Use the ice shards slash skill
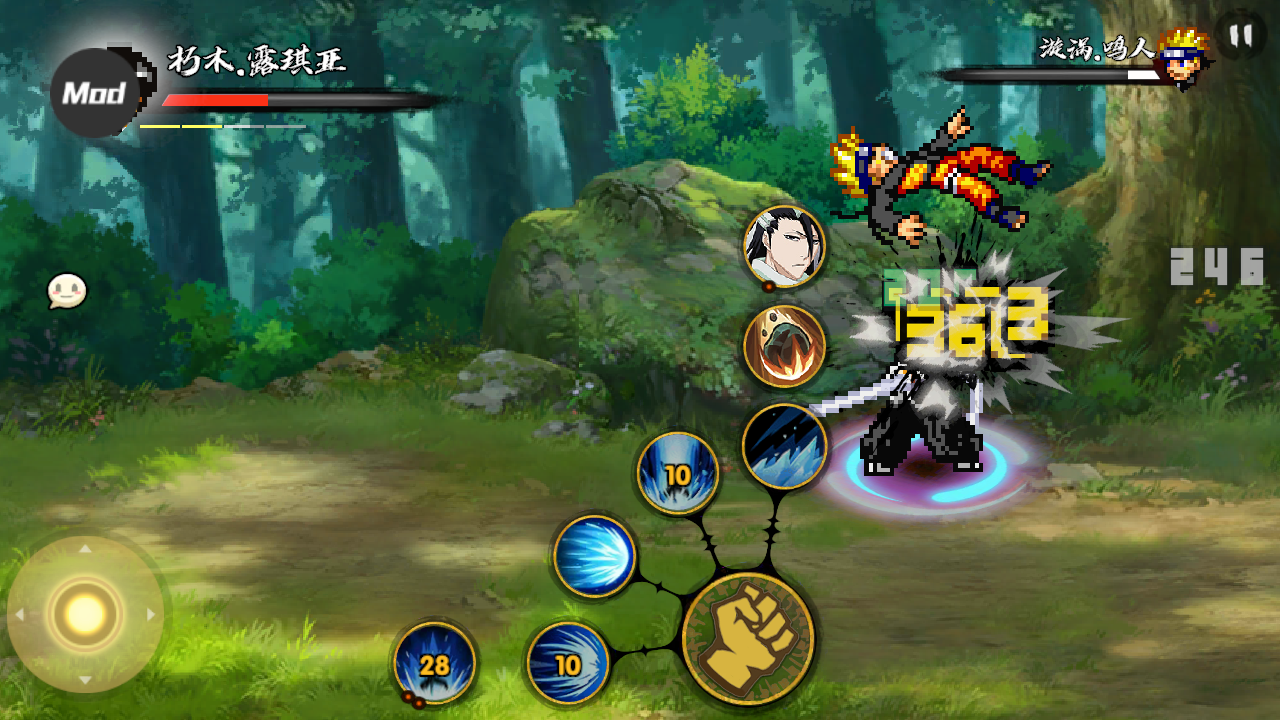 pyautogui.click(x=785, y=446)
